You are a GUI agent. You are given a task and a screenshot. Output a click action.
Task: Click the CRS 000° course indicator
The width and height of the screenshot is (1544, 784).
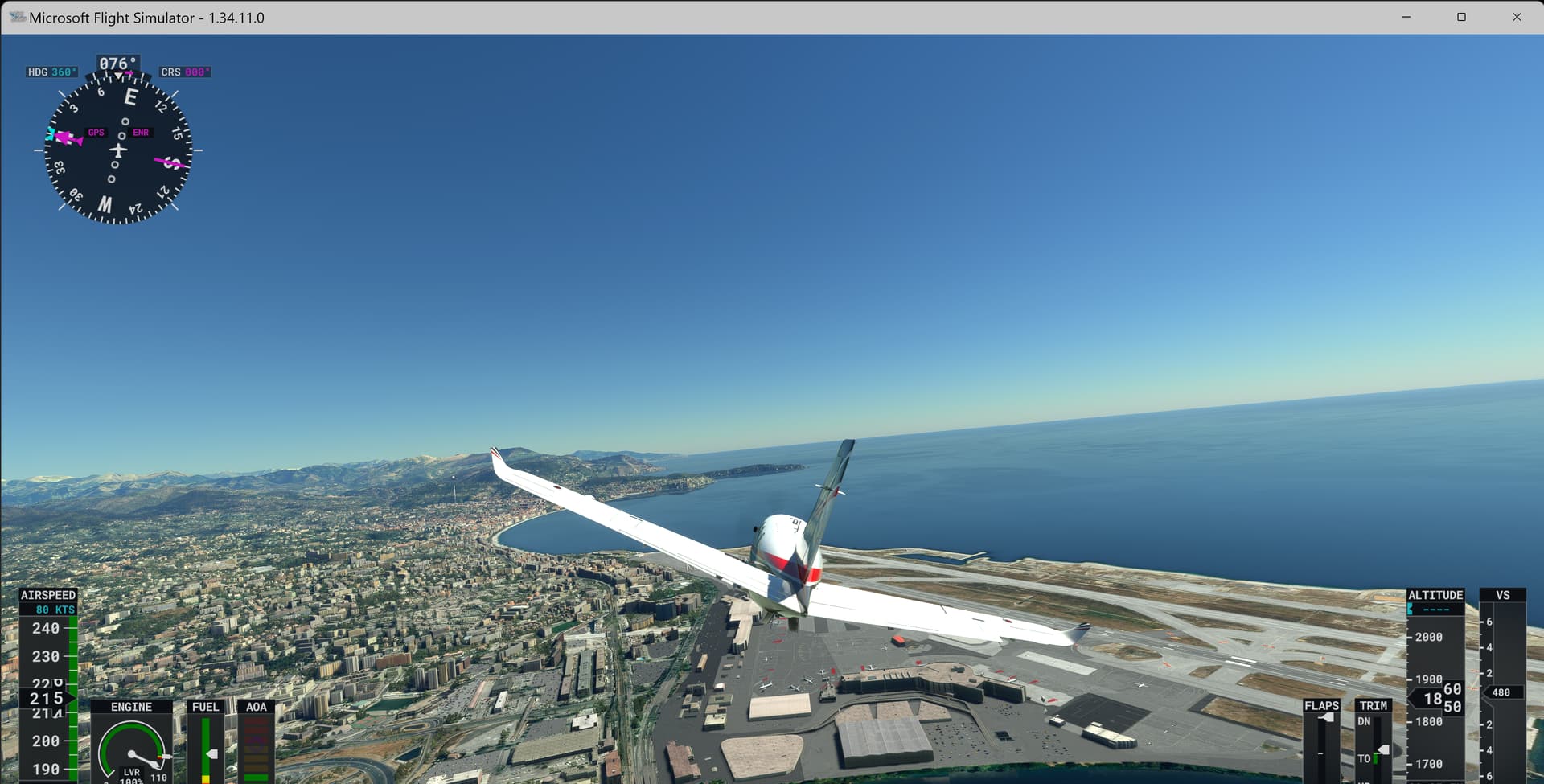185,71
